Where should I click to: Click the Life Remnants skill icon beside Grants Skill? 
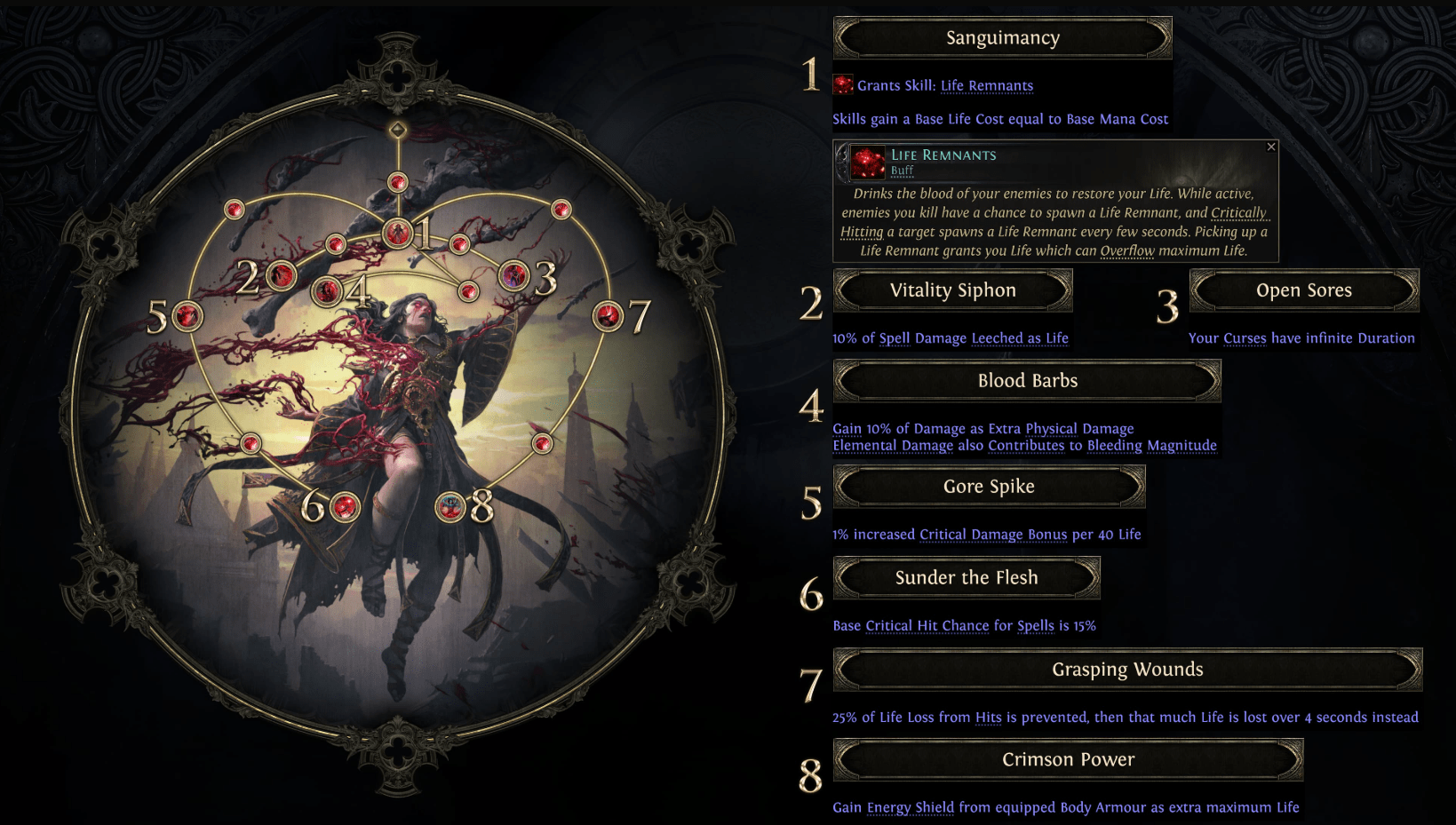click(840, 84)
